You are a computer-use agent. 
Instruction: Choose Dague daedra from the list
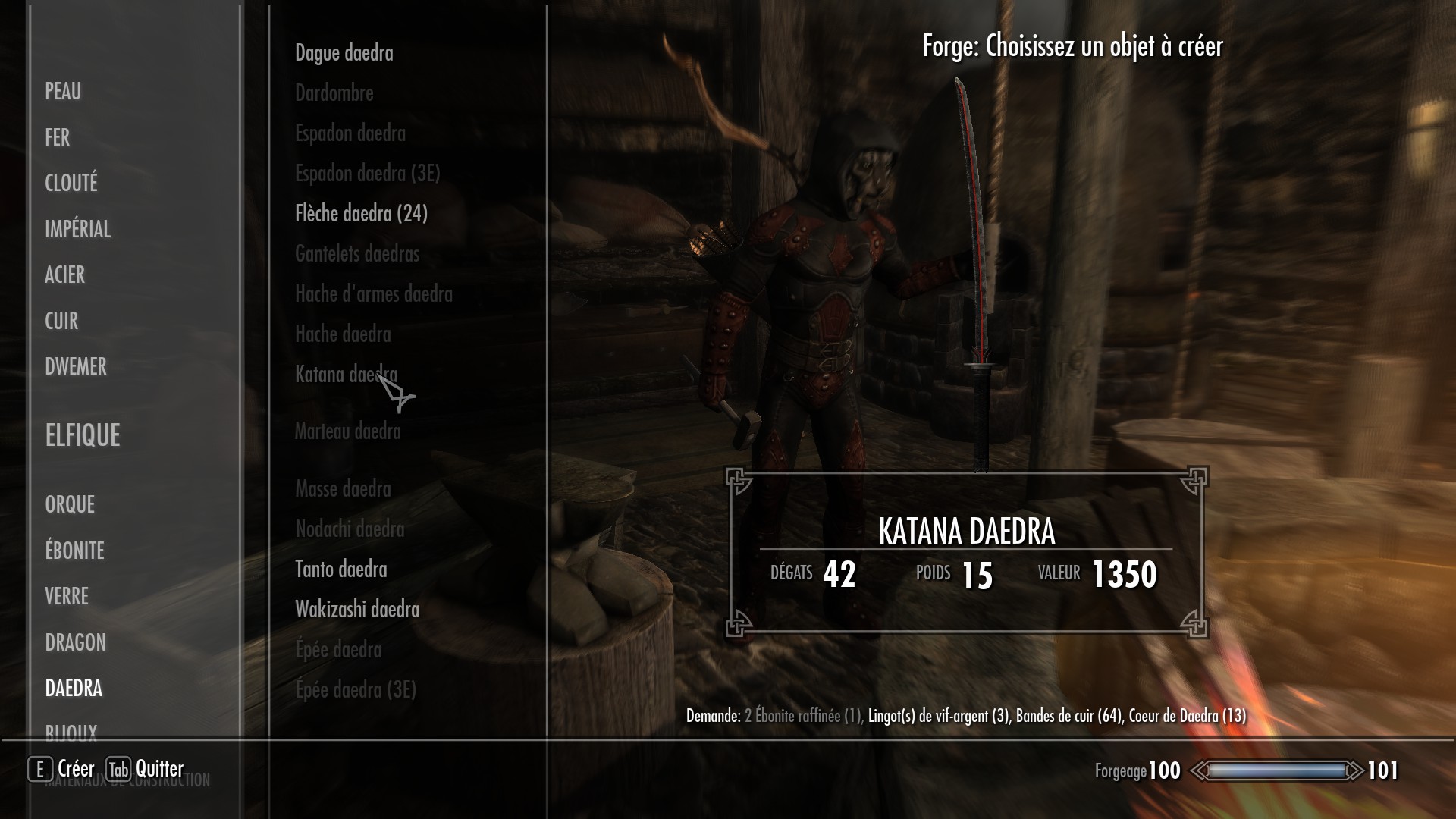click(344, 53)
